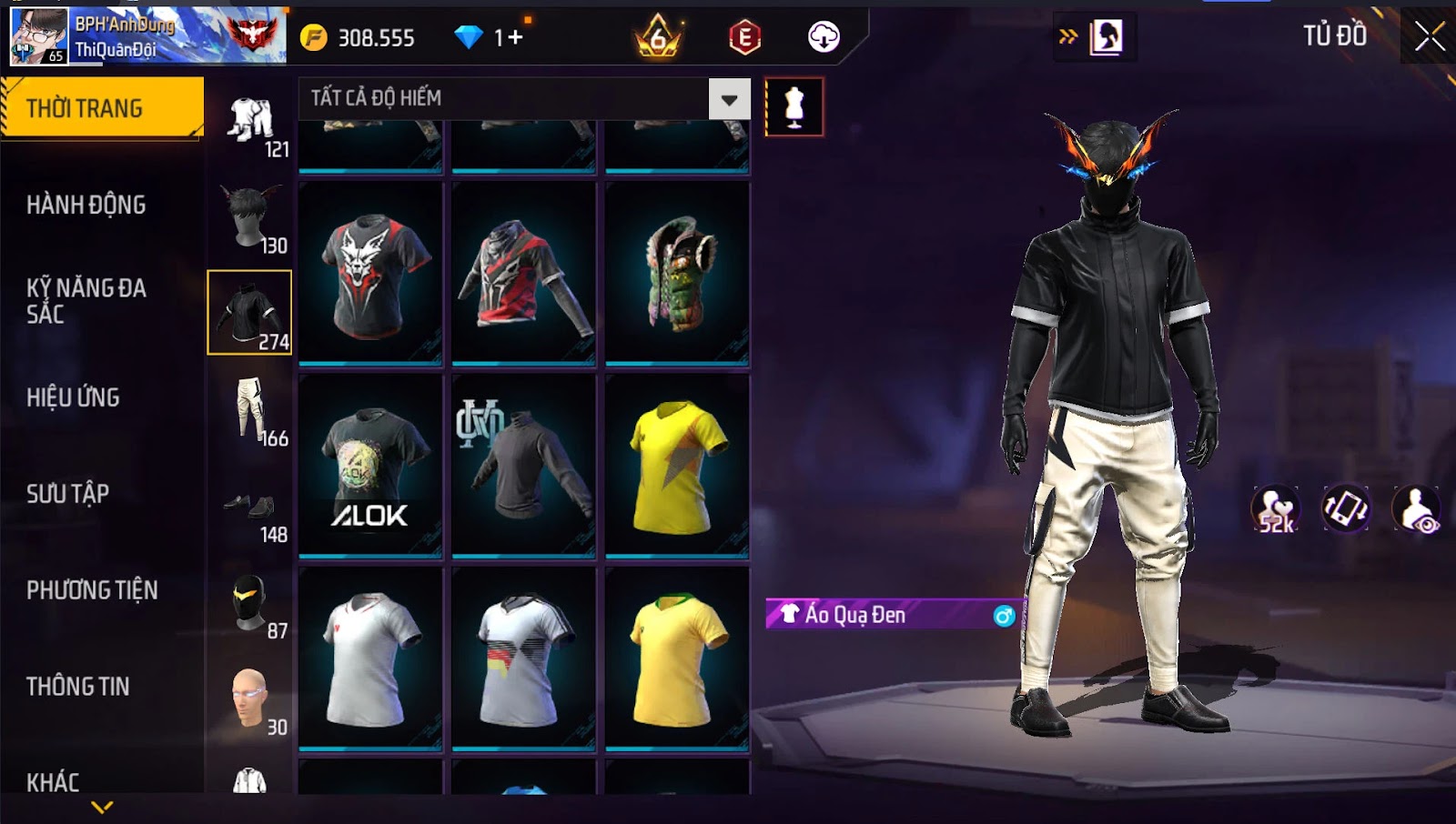Switch to the HÀNH ĐỘNG tab
This screenshot has width=1456, height=824.
86,205
